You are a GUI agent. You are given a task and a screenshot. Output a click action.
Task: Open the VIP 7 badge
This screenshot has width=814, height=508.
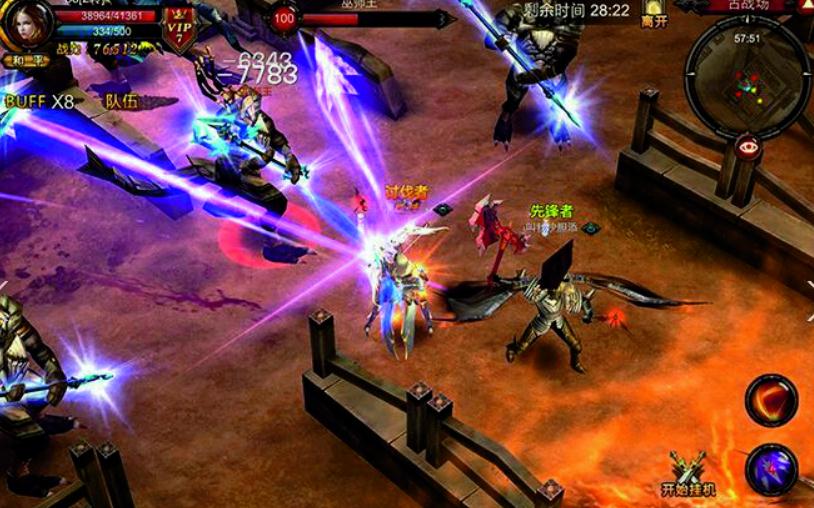[x=179, y=27]
